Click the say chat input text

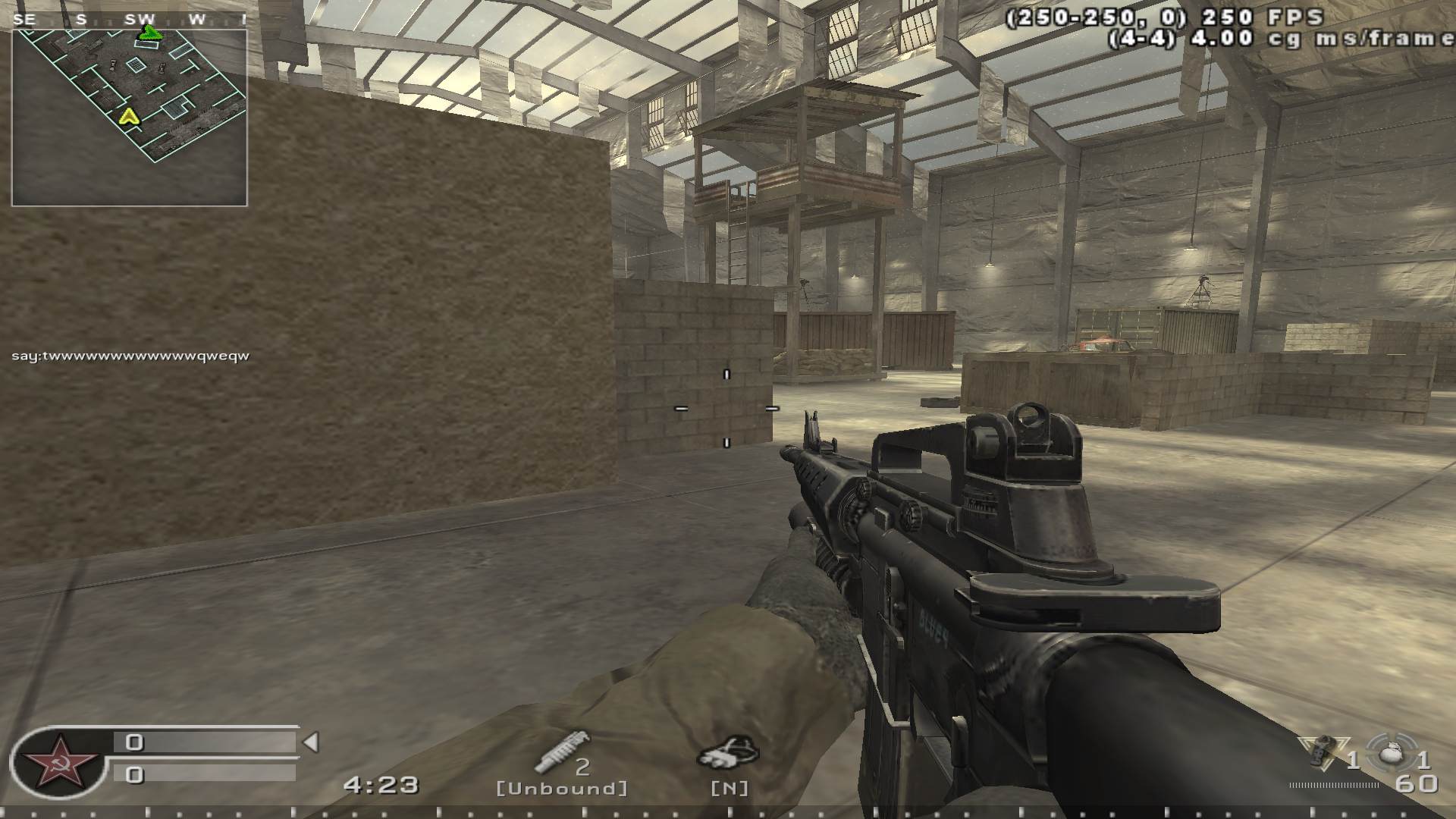129,353
